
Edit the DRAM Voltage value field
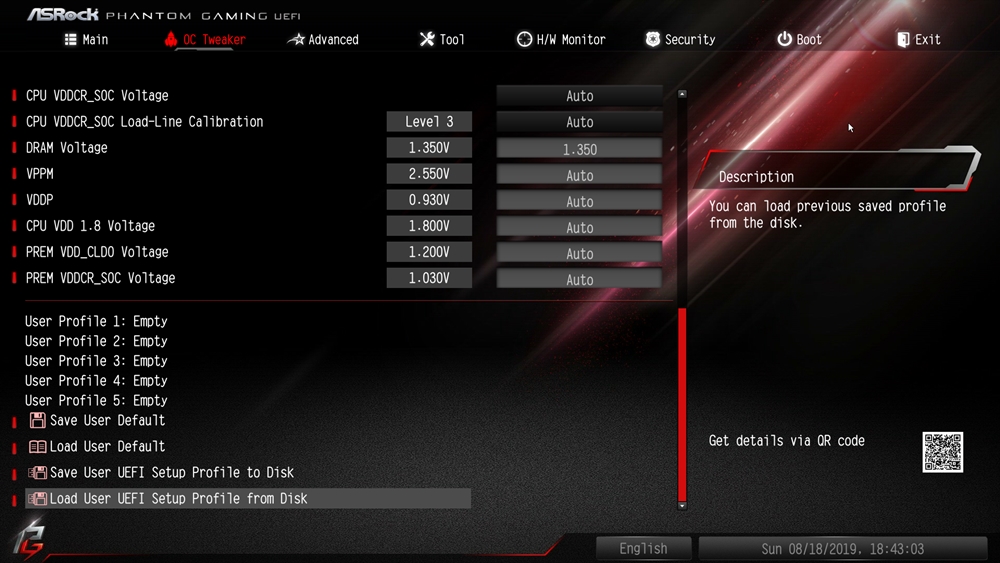[x=579, y=149]
